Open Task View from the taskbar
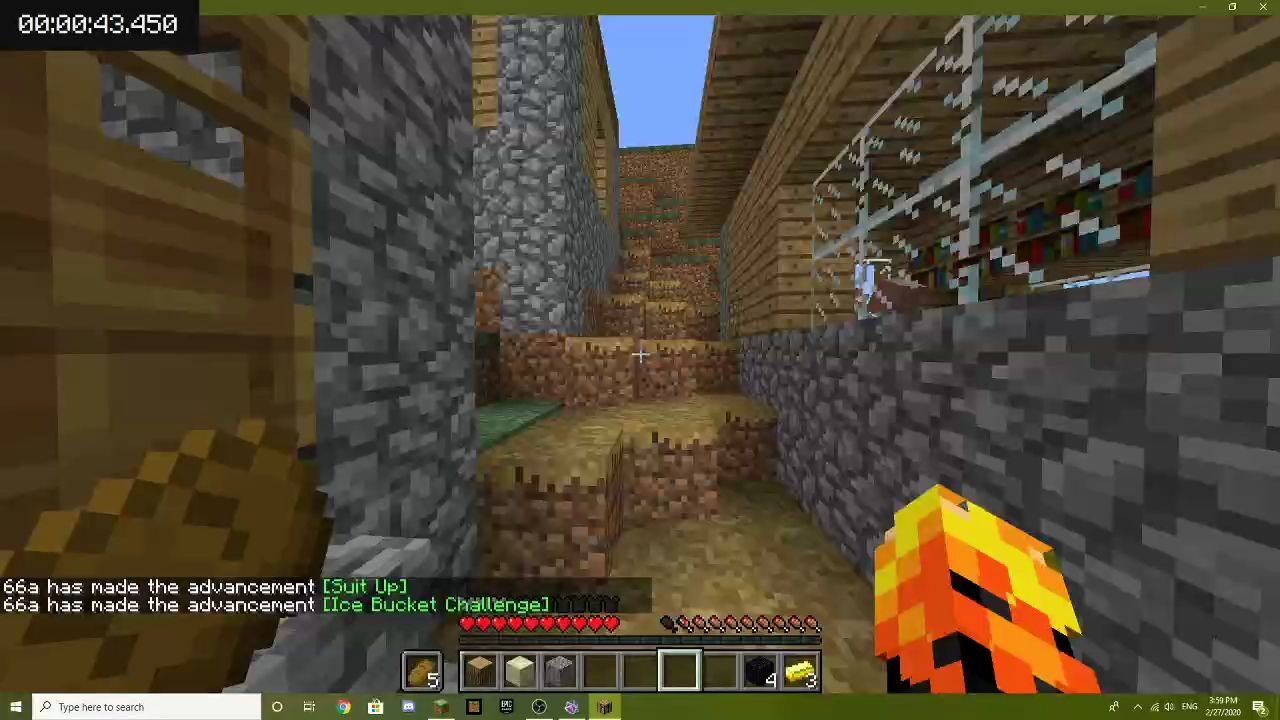 click(309, 707)
